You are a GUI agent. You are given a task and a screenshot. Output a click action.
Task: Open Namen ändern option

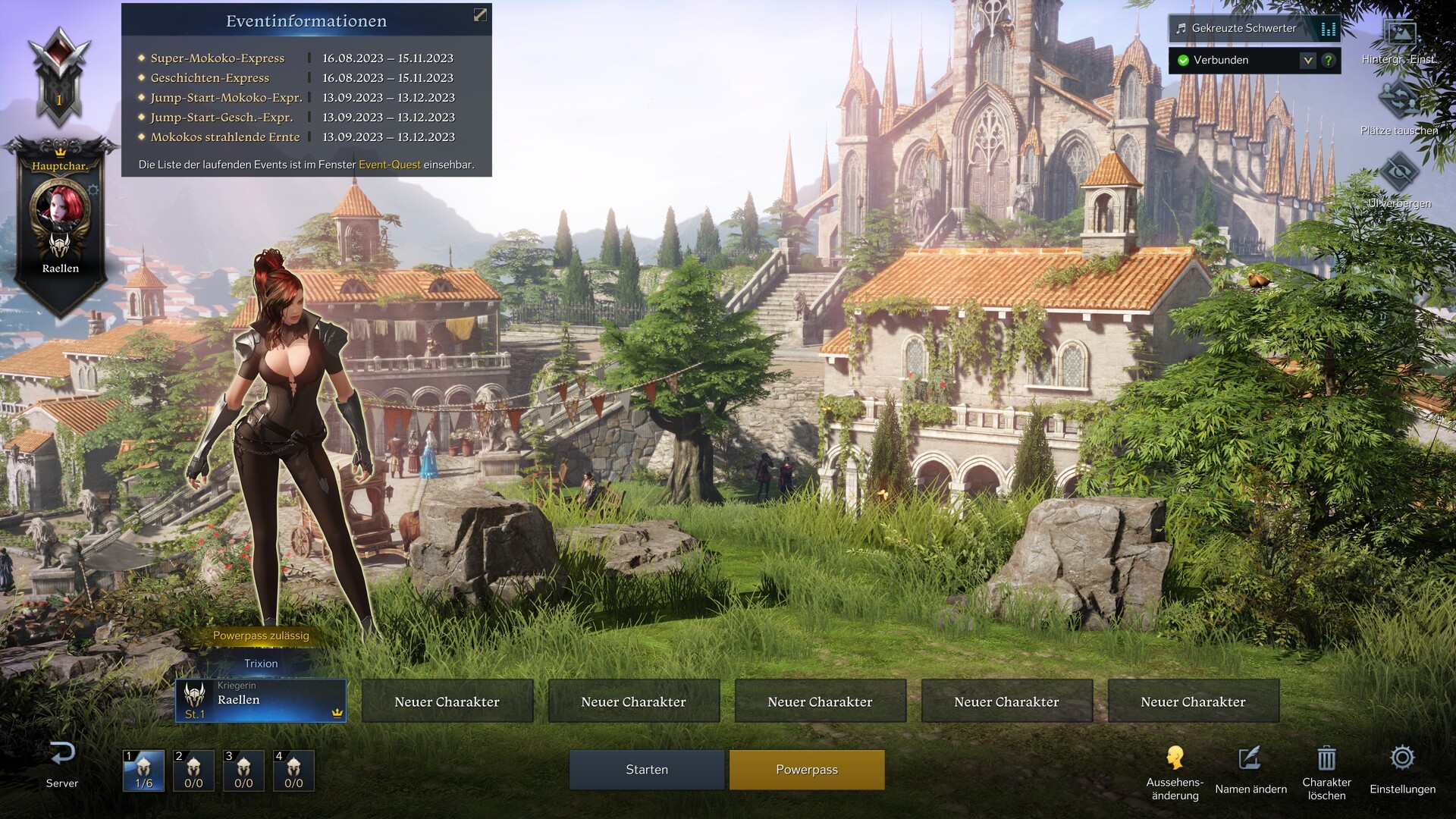(x=1250, y=759)
